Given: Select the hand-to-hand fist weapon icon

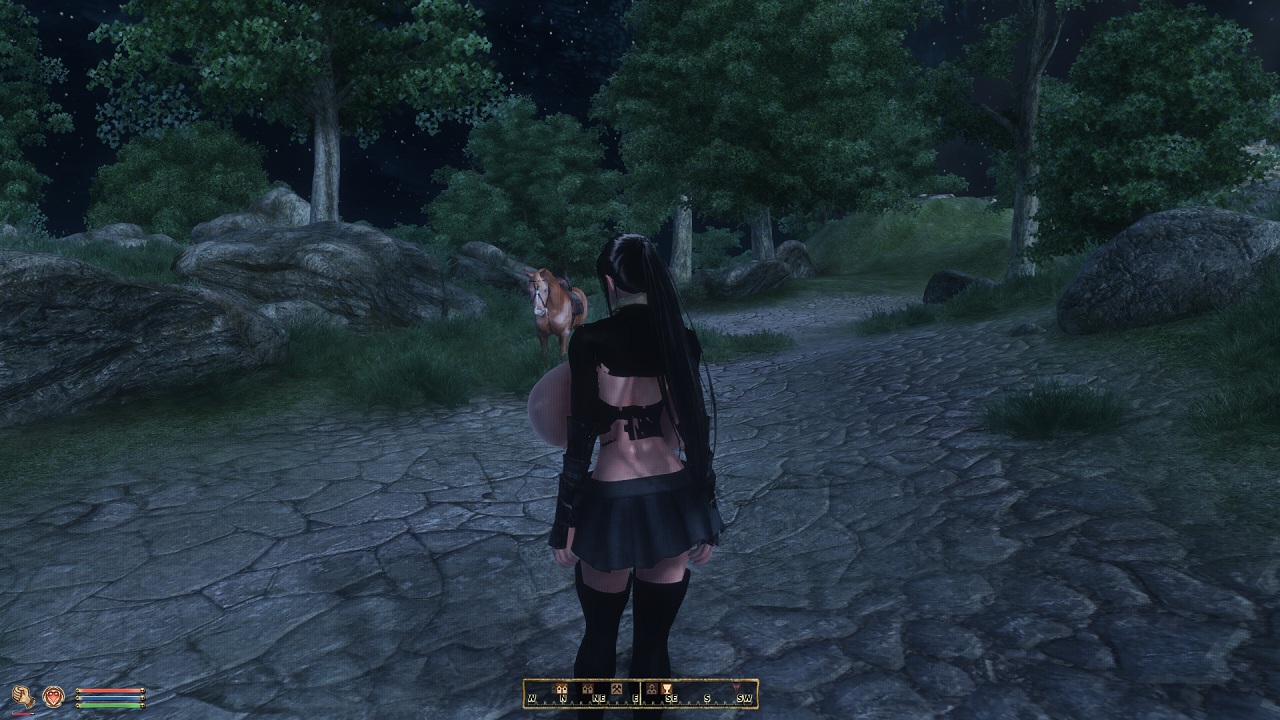Looking at the screenshot, I should pos(23,694).
